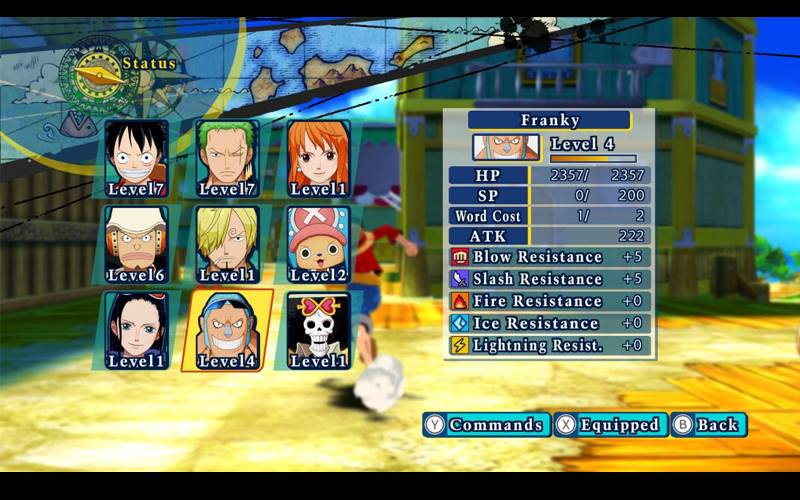This screenshot has height=500, width=800.
Task: Select Luffy's character portrait
Action: [x=137, y=158]
